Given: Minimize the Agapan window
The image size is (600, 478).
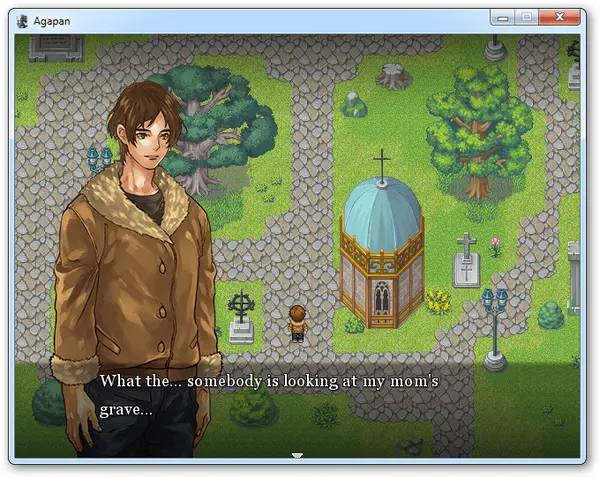Looking at the screenshot, I should (502, 17).
